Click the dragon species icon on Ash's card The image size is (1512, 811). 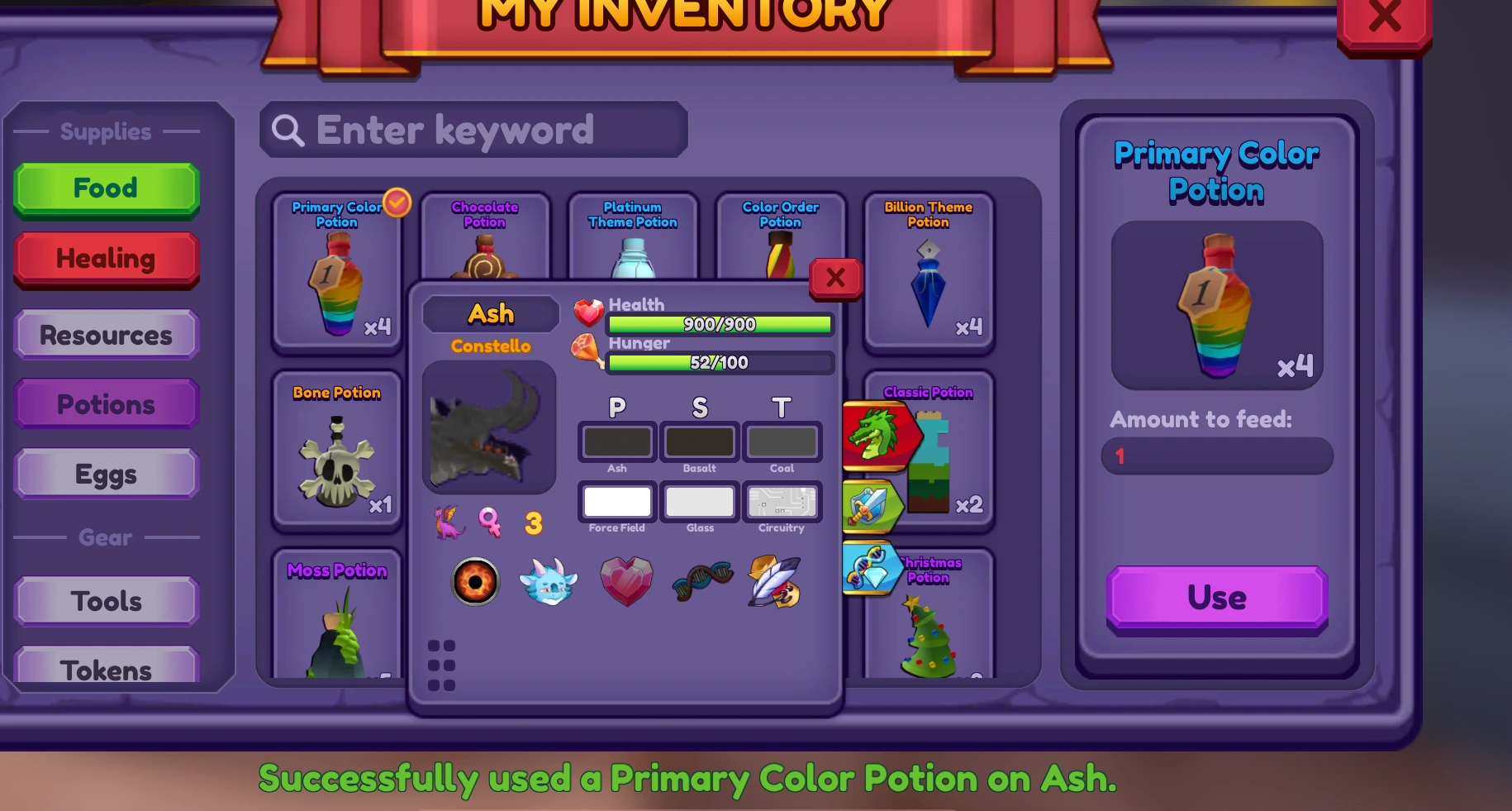(x=447, y=521)
